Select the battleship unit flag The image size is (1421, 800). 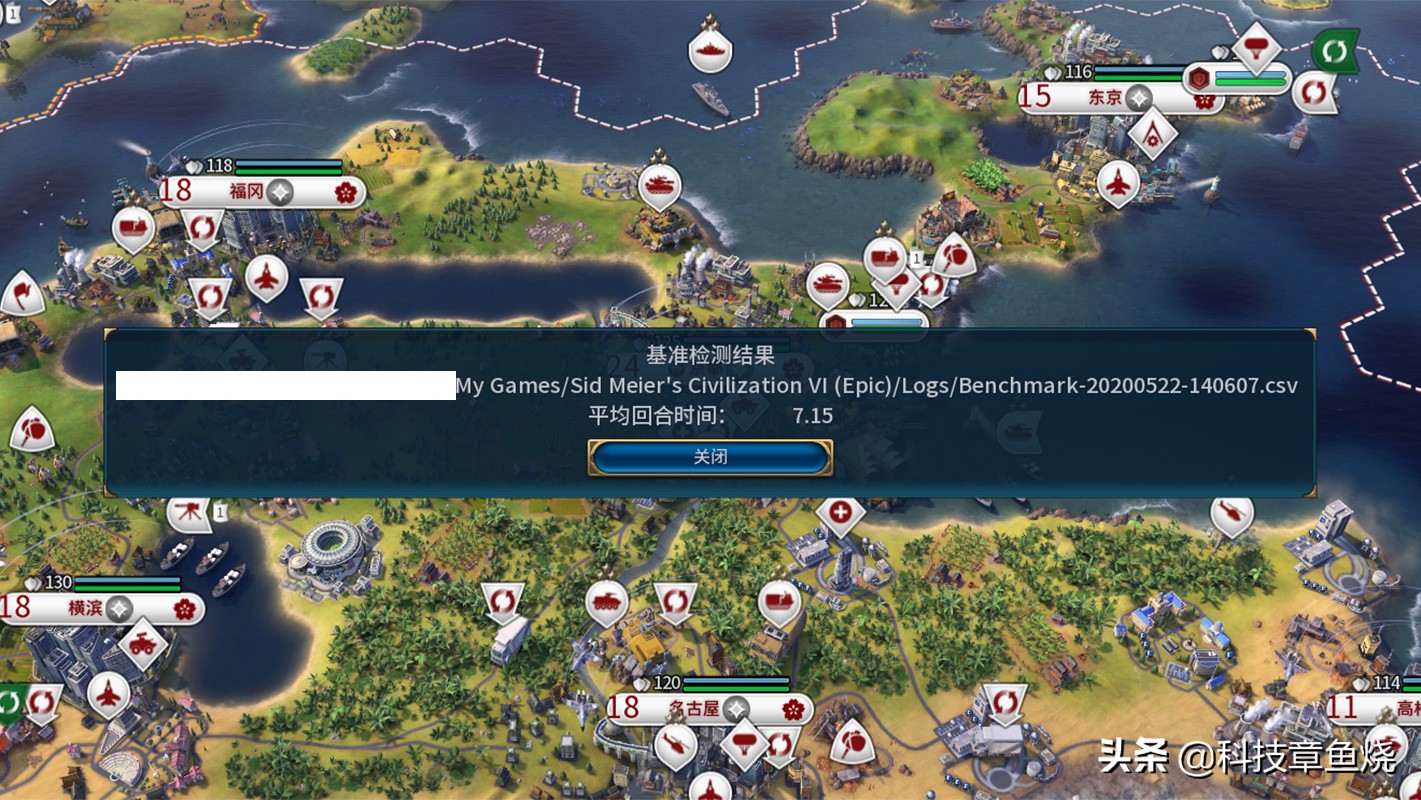click(x=710, y=51)
